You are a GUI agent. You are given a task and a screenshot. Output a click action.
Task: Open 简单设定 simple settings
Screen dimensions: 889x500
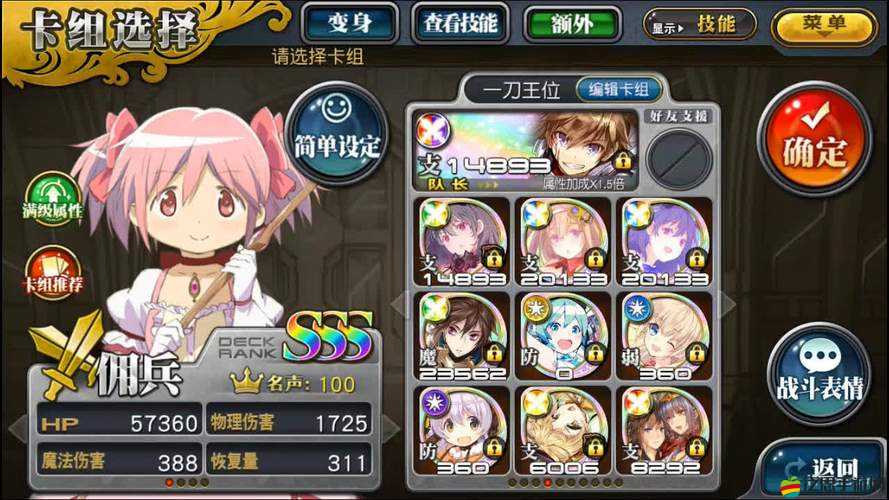pyautogui.click(x=336, y=133)
